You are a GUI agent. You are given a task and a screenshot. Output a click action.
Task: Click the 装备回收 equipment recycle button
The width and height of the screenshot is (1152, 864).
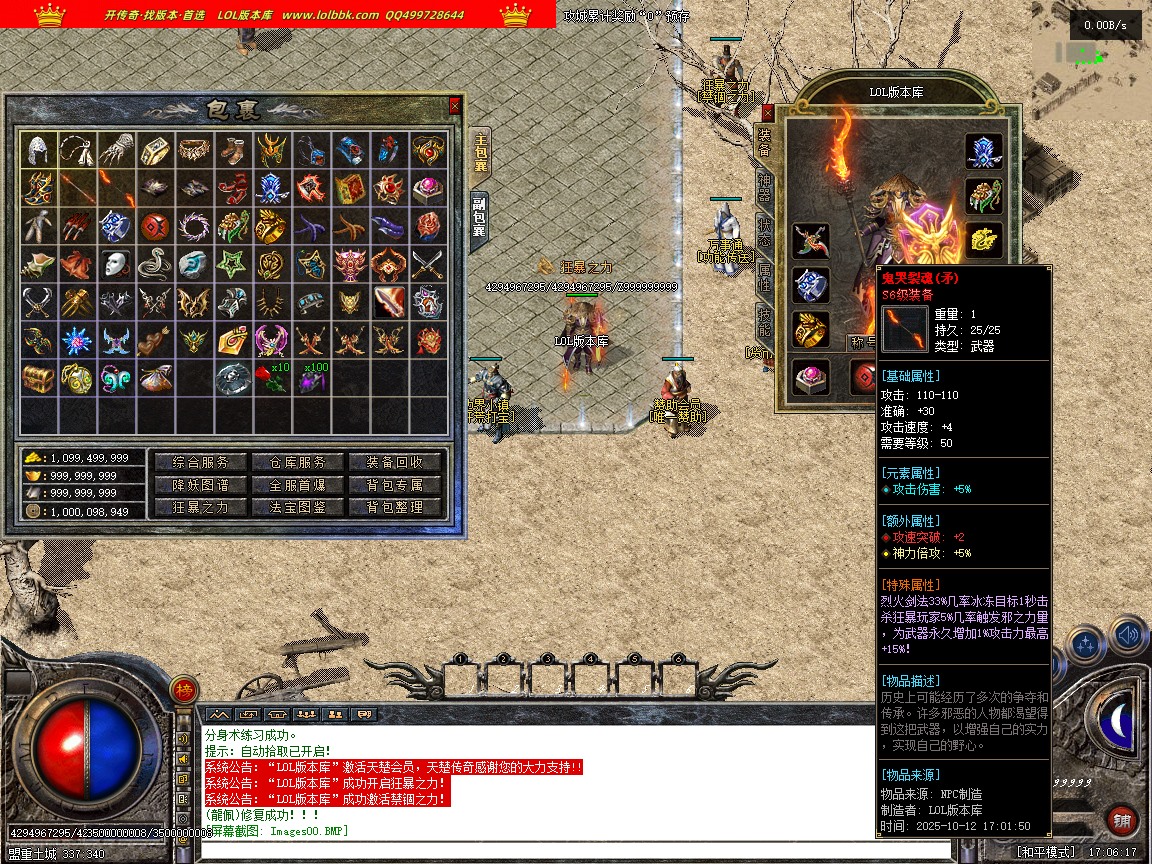[395, 462]
